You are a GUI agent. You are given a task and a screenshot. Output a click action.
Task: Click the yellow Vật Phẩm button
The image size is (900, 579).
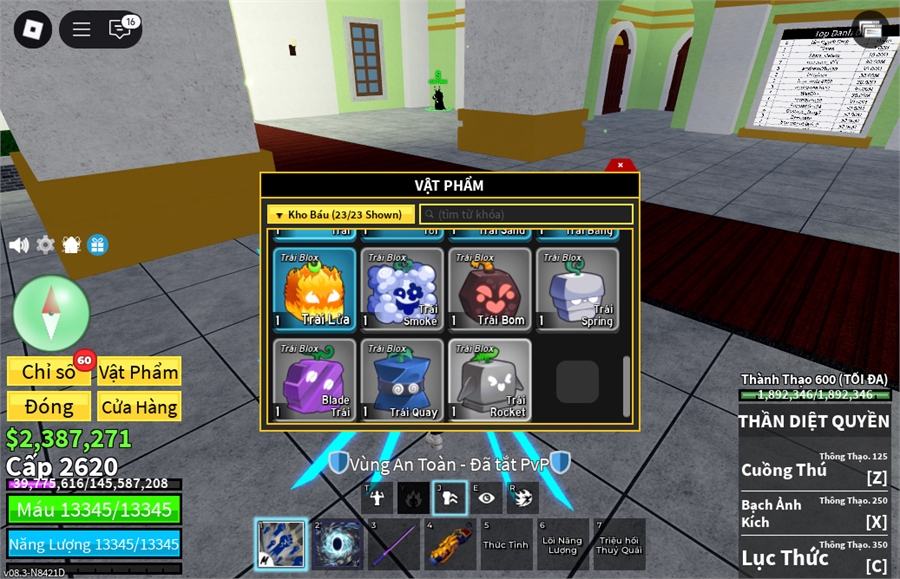(139, 372)
